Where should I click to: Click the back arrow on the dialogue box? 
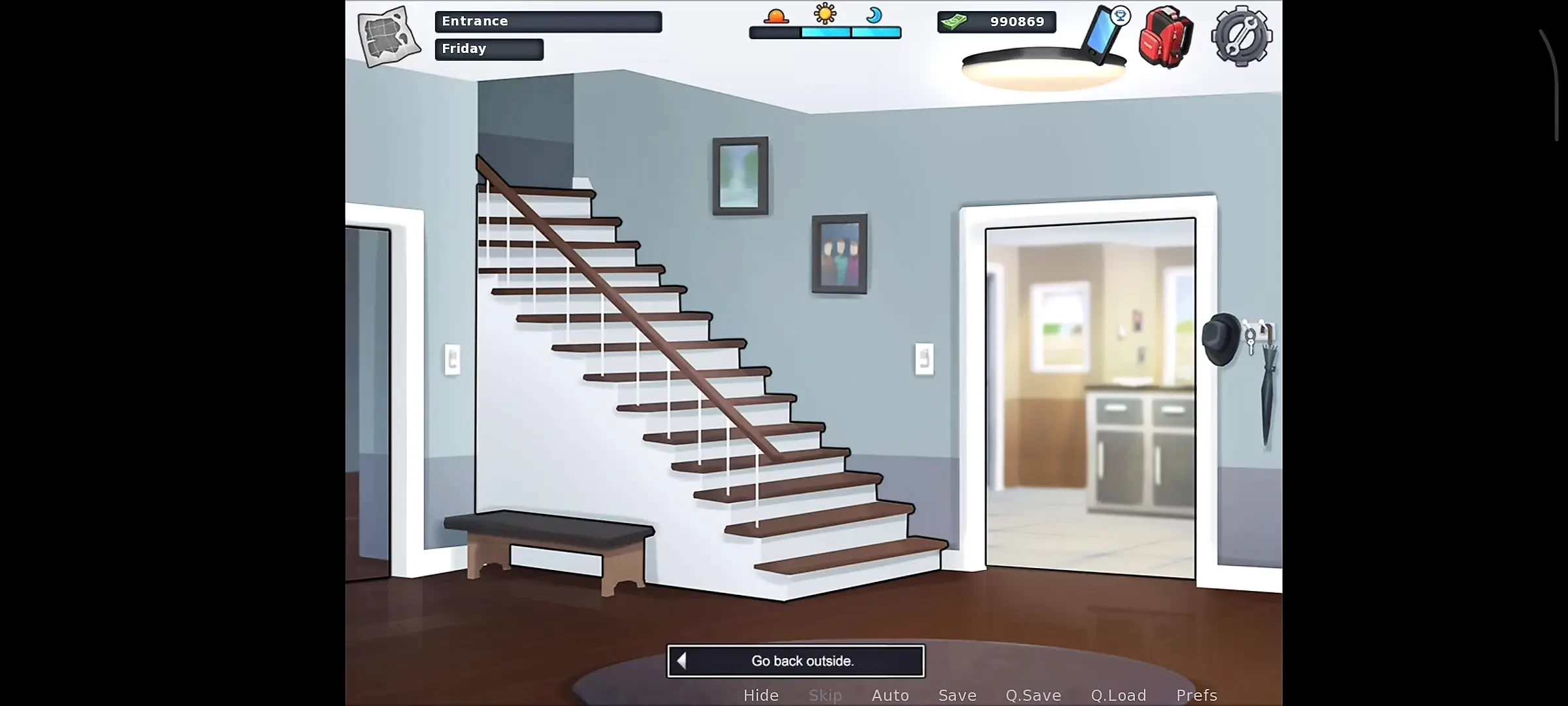coord(681,661)
